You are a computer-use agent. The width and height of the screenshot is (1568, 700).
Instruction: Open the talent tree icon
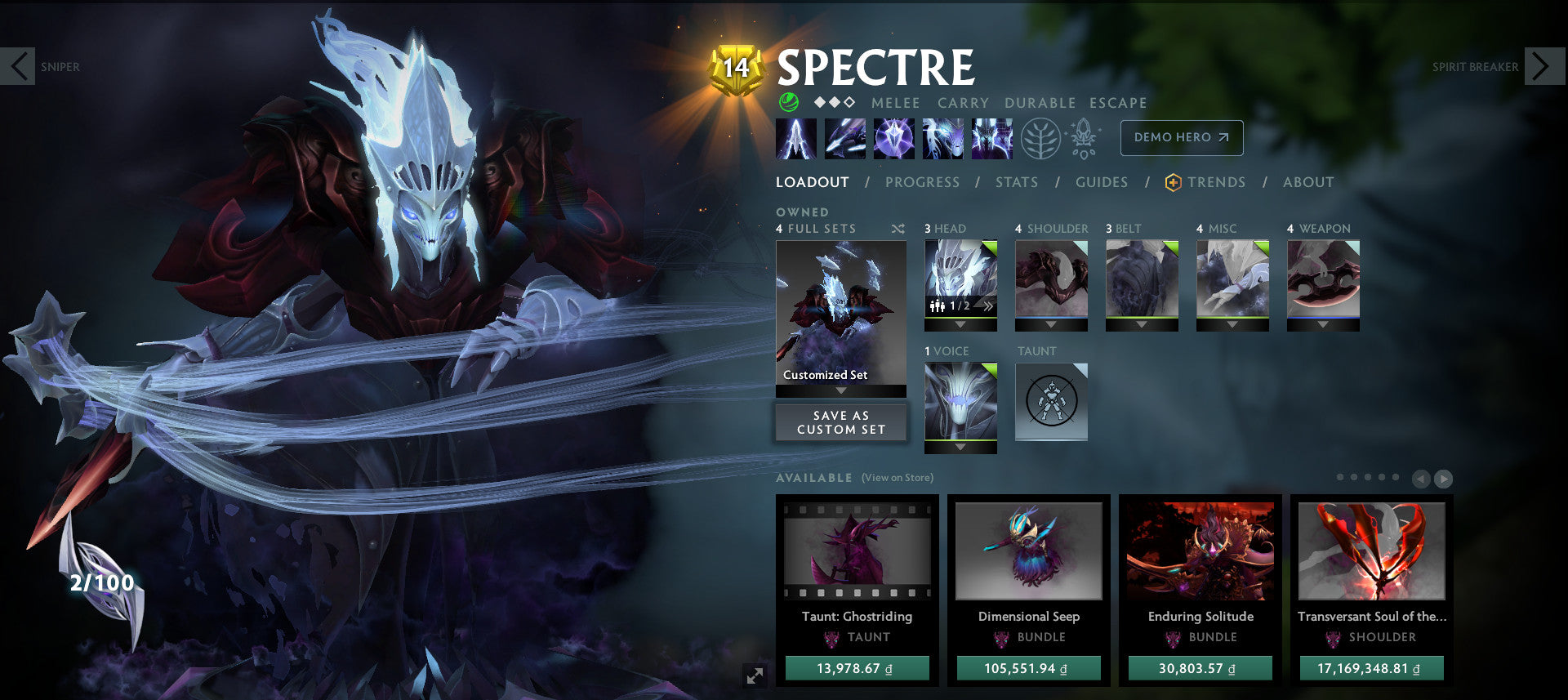coord(1036,138)
